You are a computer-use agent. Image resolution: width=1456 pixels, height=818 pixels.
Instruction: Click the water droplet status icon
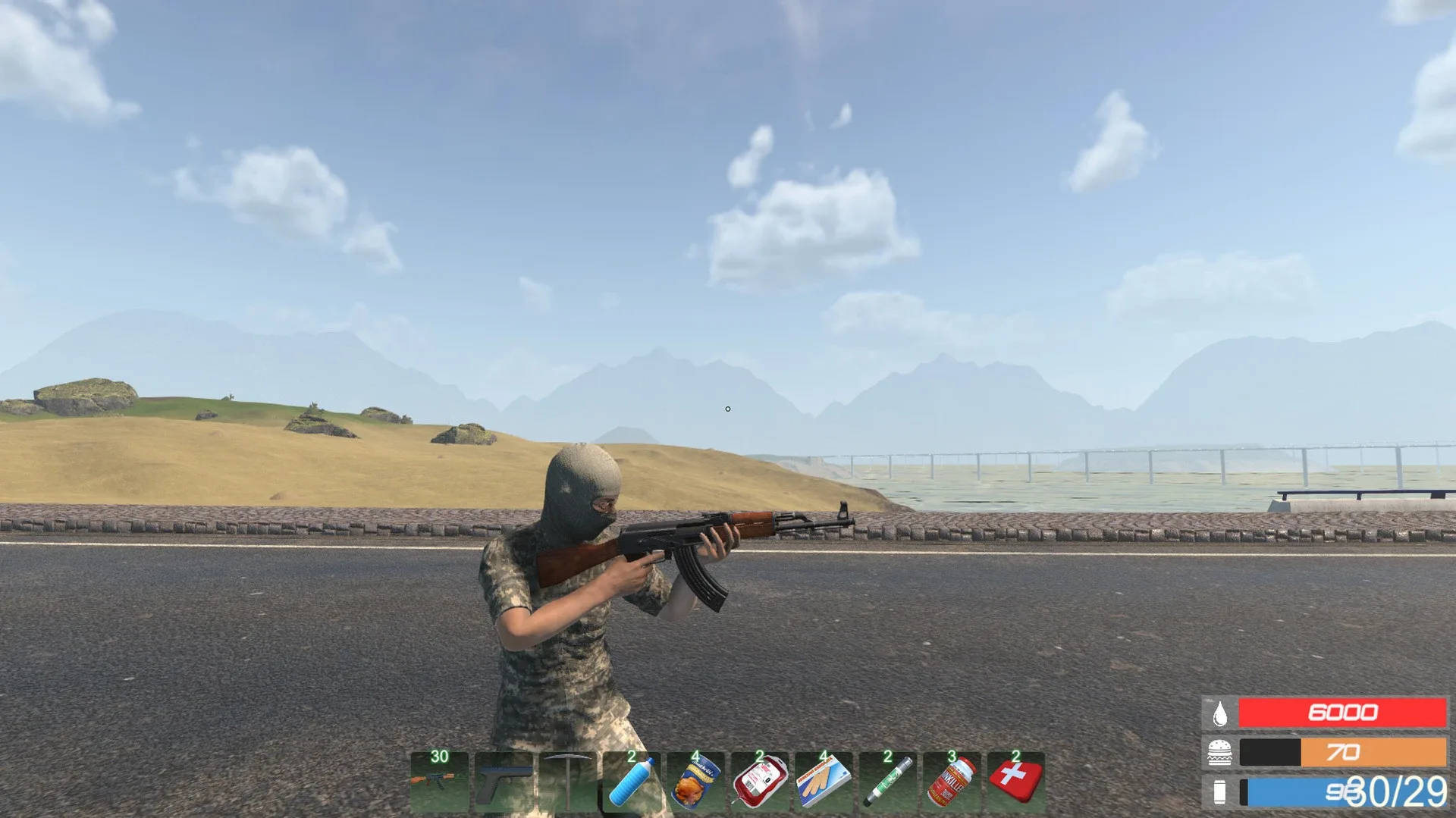coord(1221,713)
